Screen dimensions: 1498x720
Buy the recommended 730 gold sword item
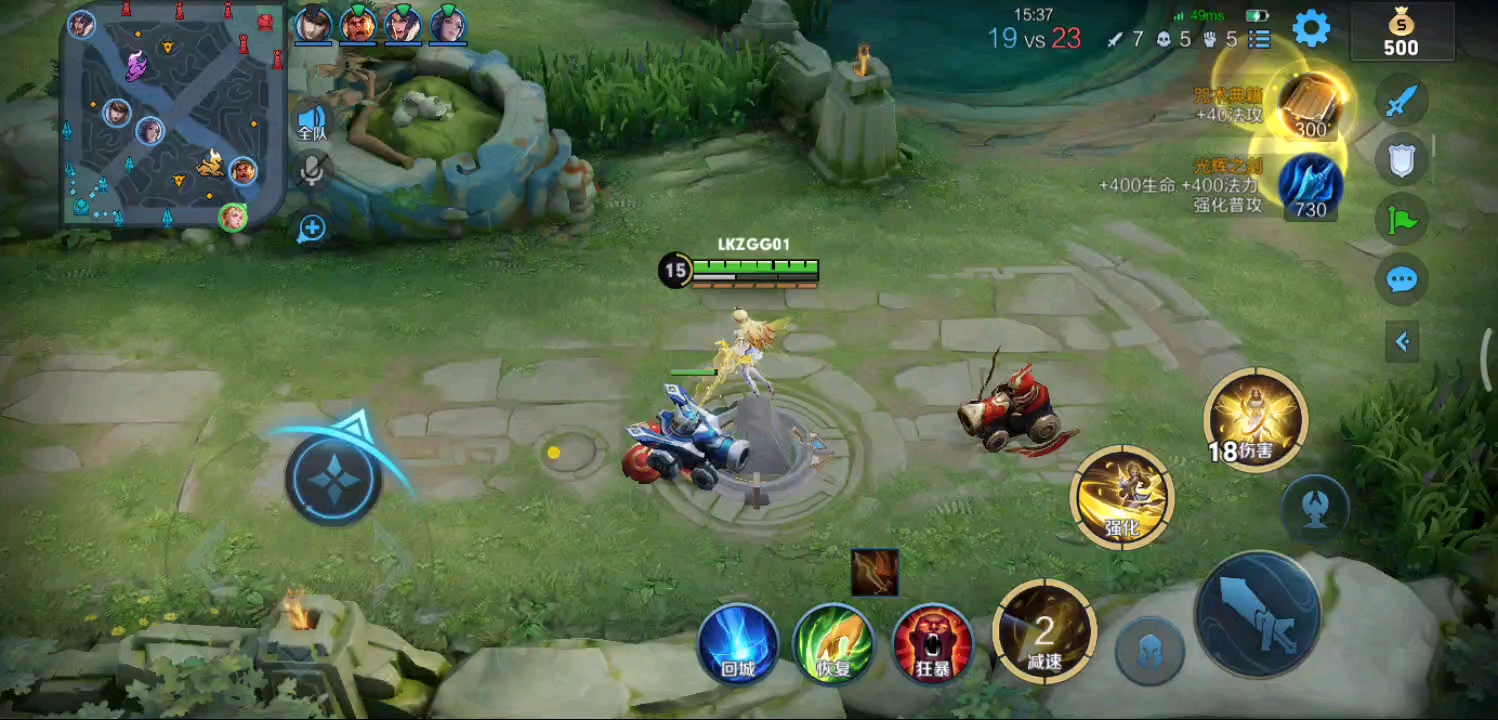[1310, 185]
